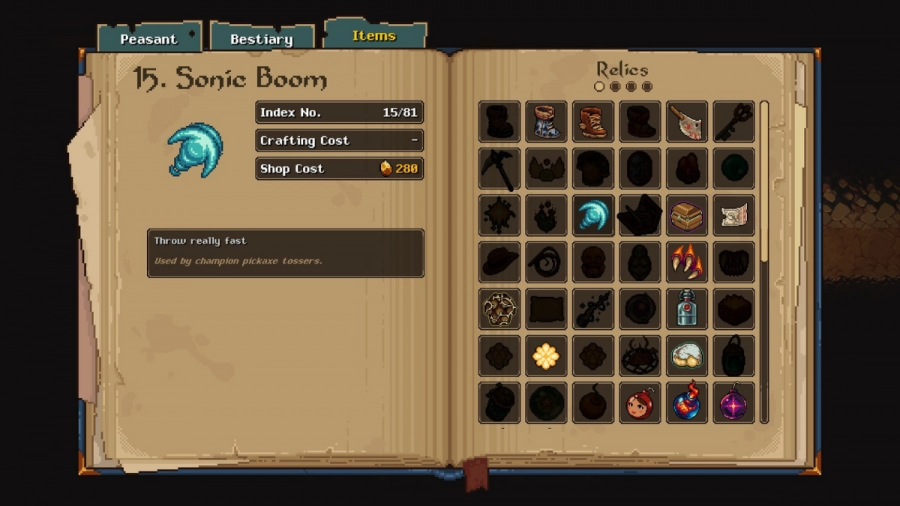Select the gas canister bottle relic

(687, 309)
